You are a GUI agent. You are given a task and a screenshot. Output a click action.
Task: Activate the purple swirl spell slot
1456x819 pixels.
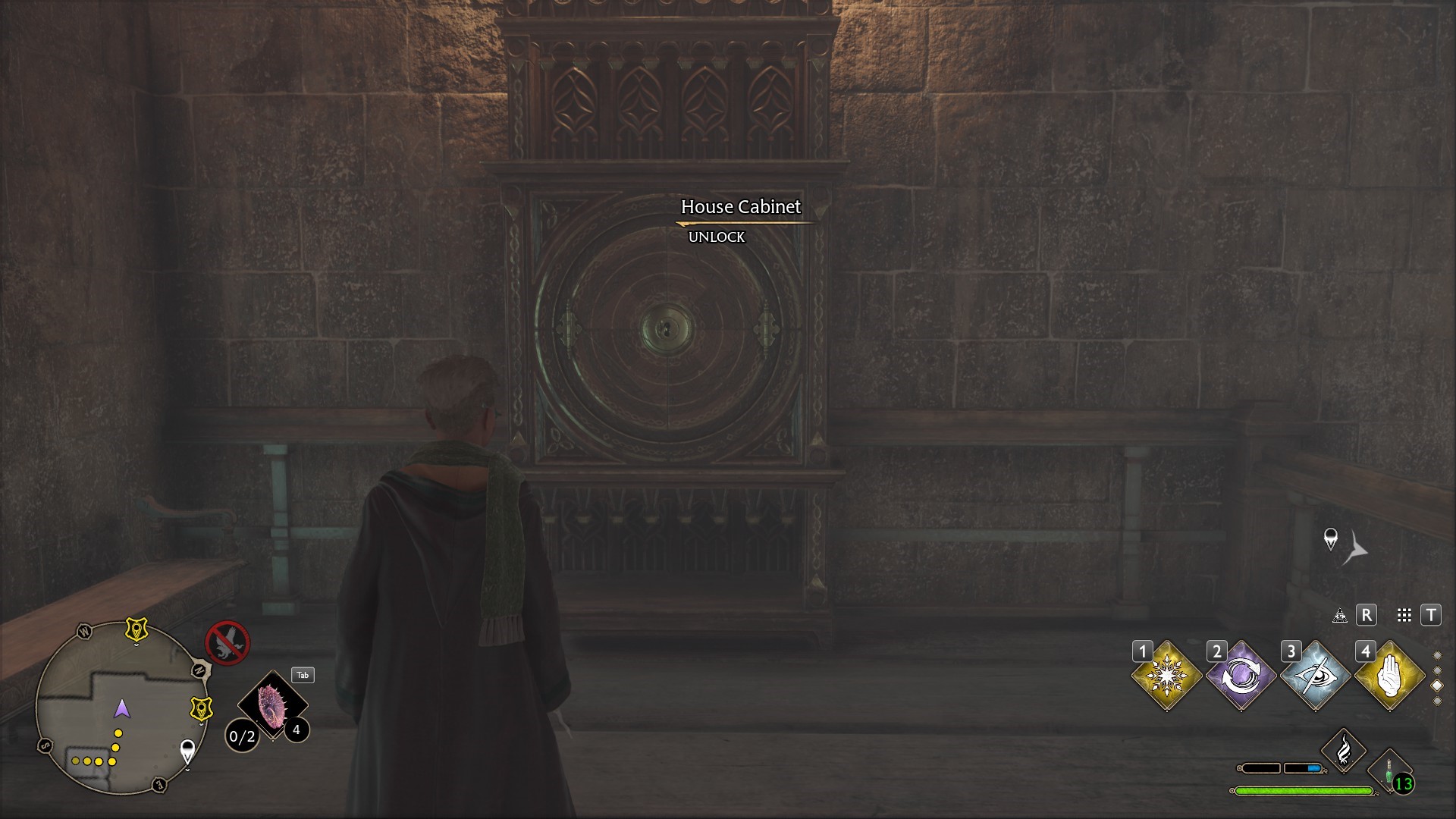click(x=1241, y=676)
